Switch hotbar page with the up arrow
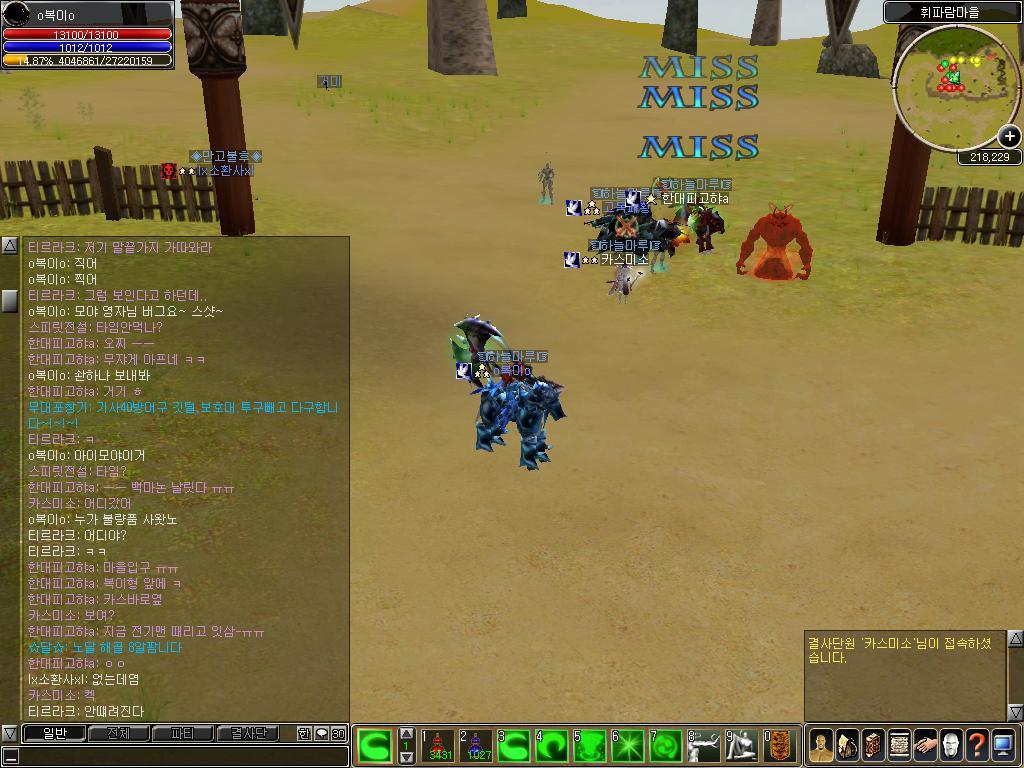The height and width of the screenshot is (768, 1024). click(x=406, y=733)
